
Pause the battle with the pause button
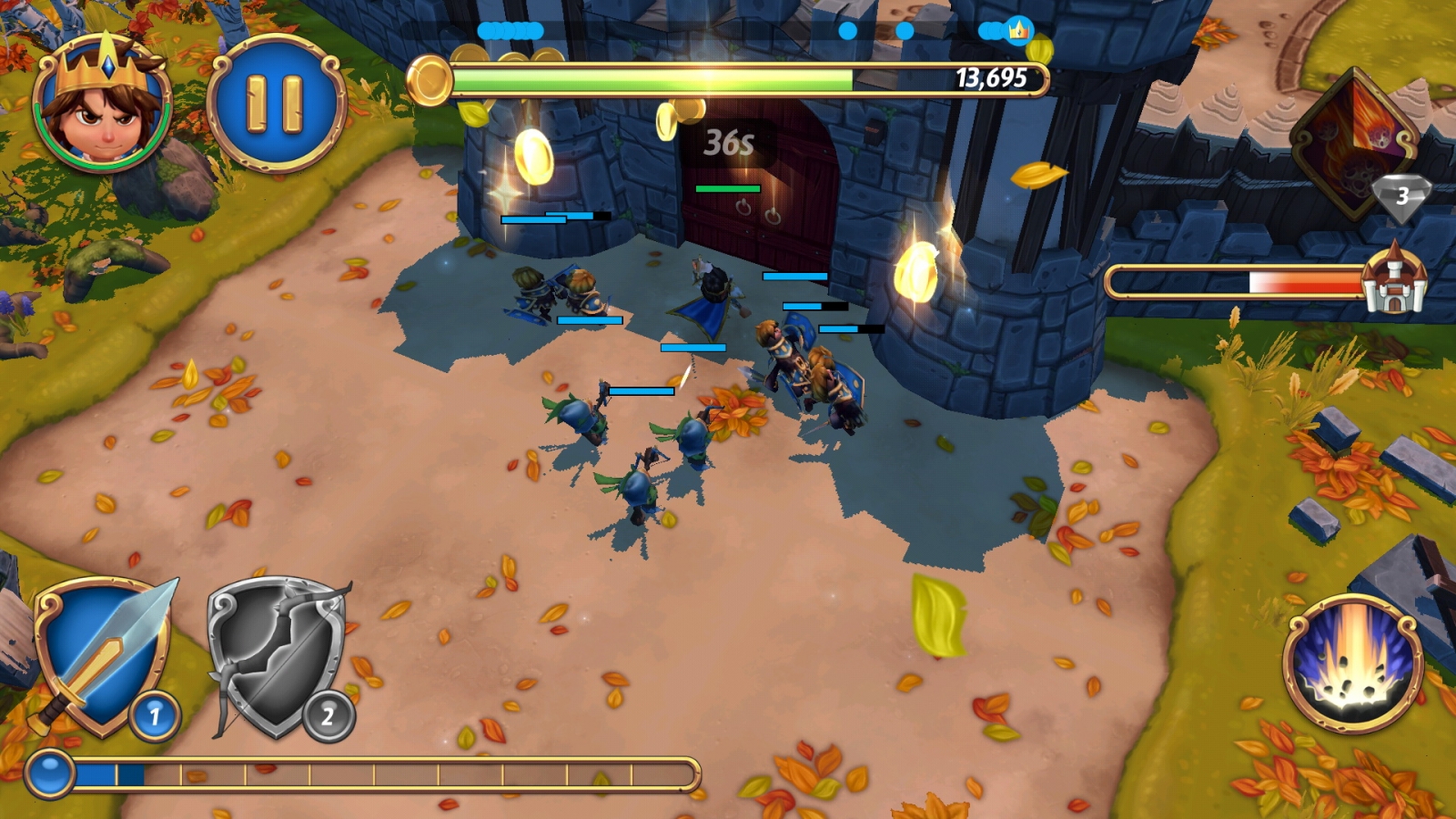[x=276, y=102]
